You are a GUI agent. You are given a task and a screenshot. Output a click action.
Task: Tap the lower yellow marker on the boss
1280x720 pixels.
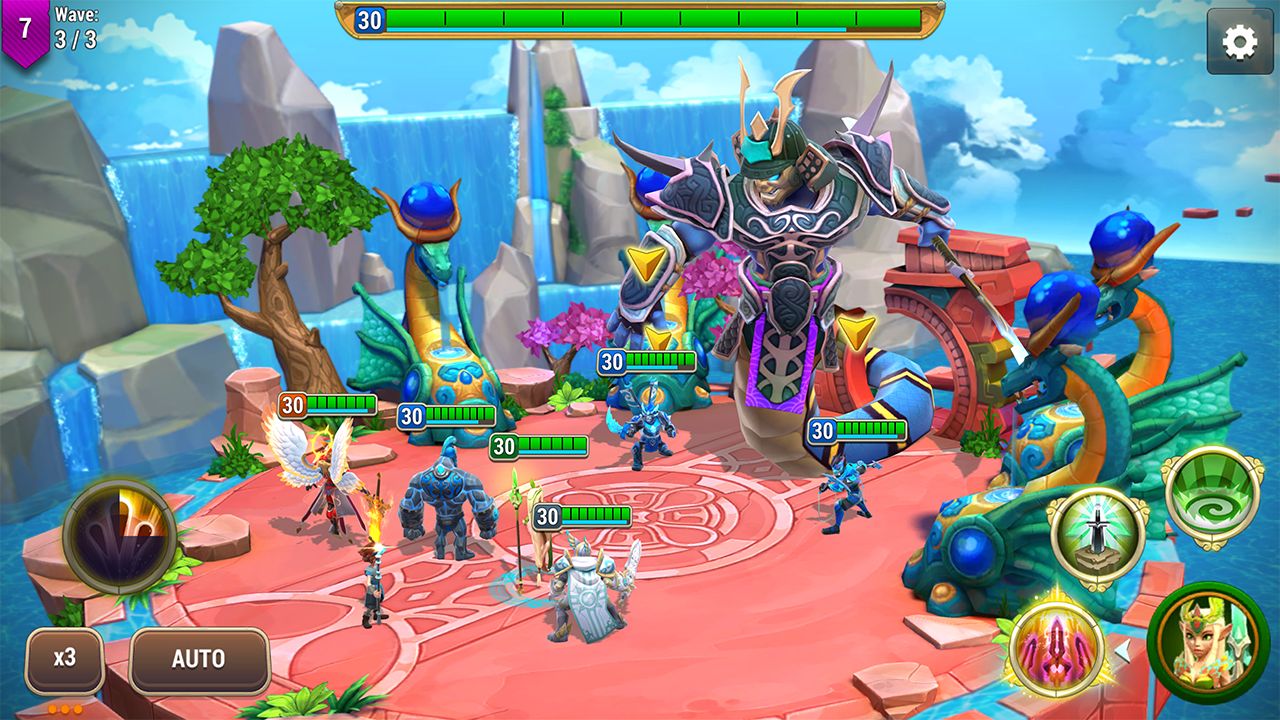pyautogui.click(x=657, y=339)
